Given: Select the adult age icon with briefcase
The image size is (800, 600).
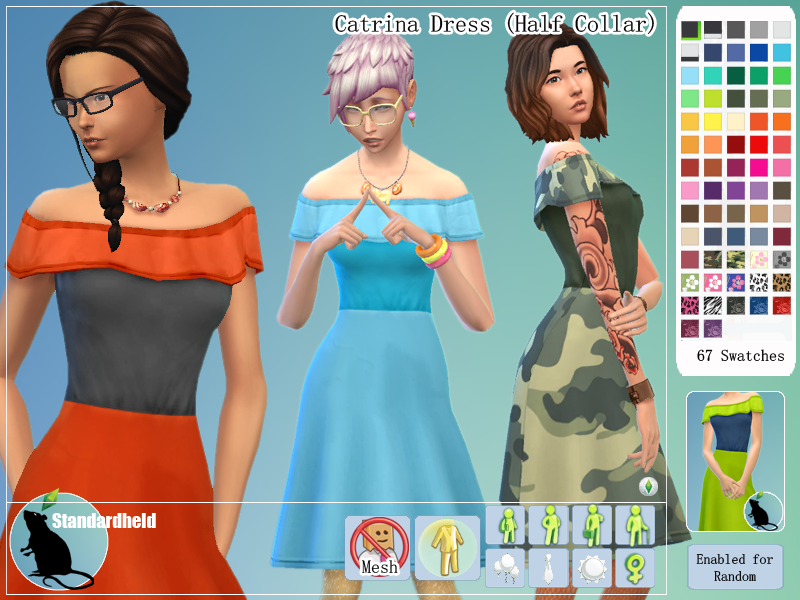Looking at the screenshot, I should coord(592,523).
